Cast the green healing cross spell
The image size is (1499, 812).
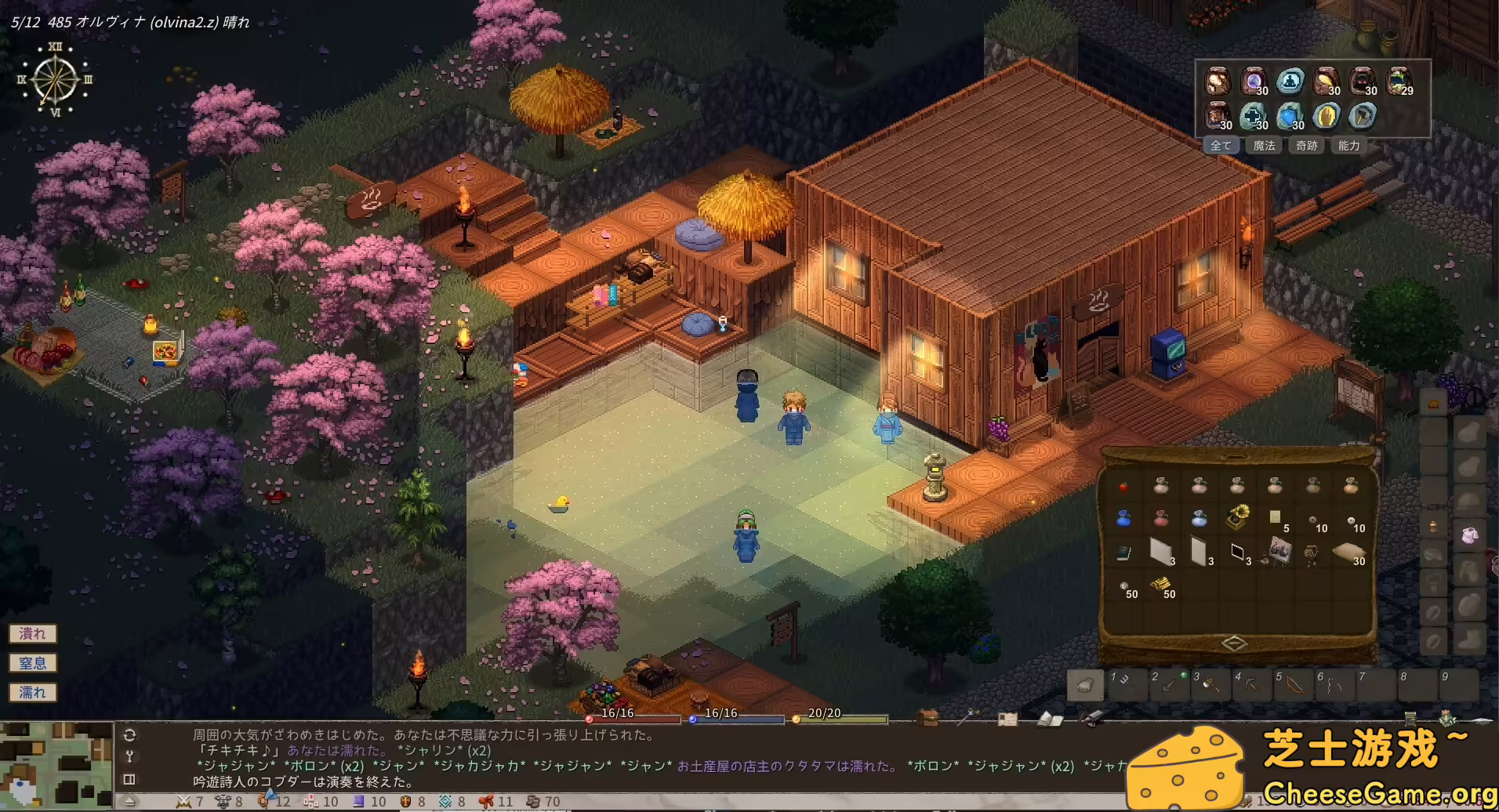(1253, 117)
